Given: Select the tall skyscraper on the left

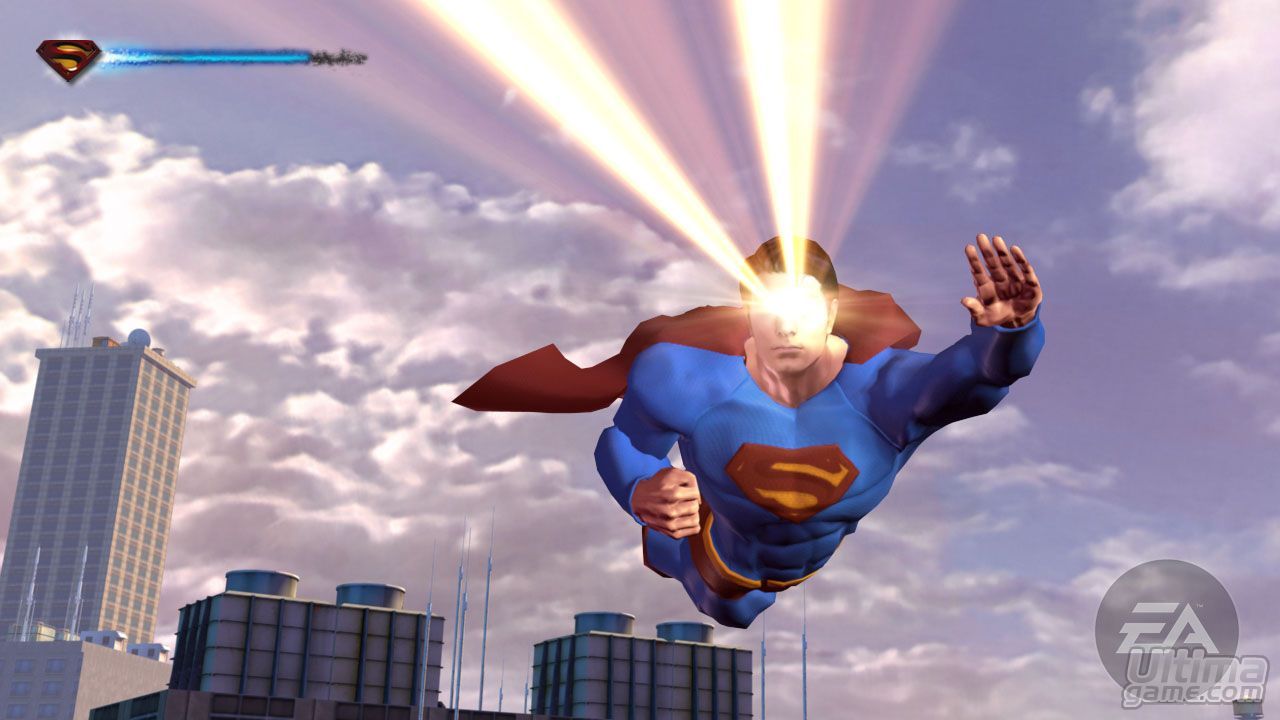Looking at the screenshot, I should 110,480.
